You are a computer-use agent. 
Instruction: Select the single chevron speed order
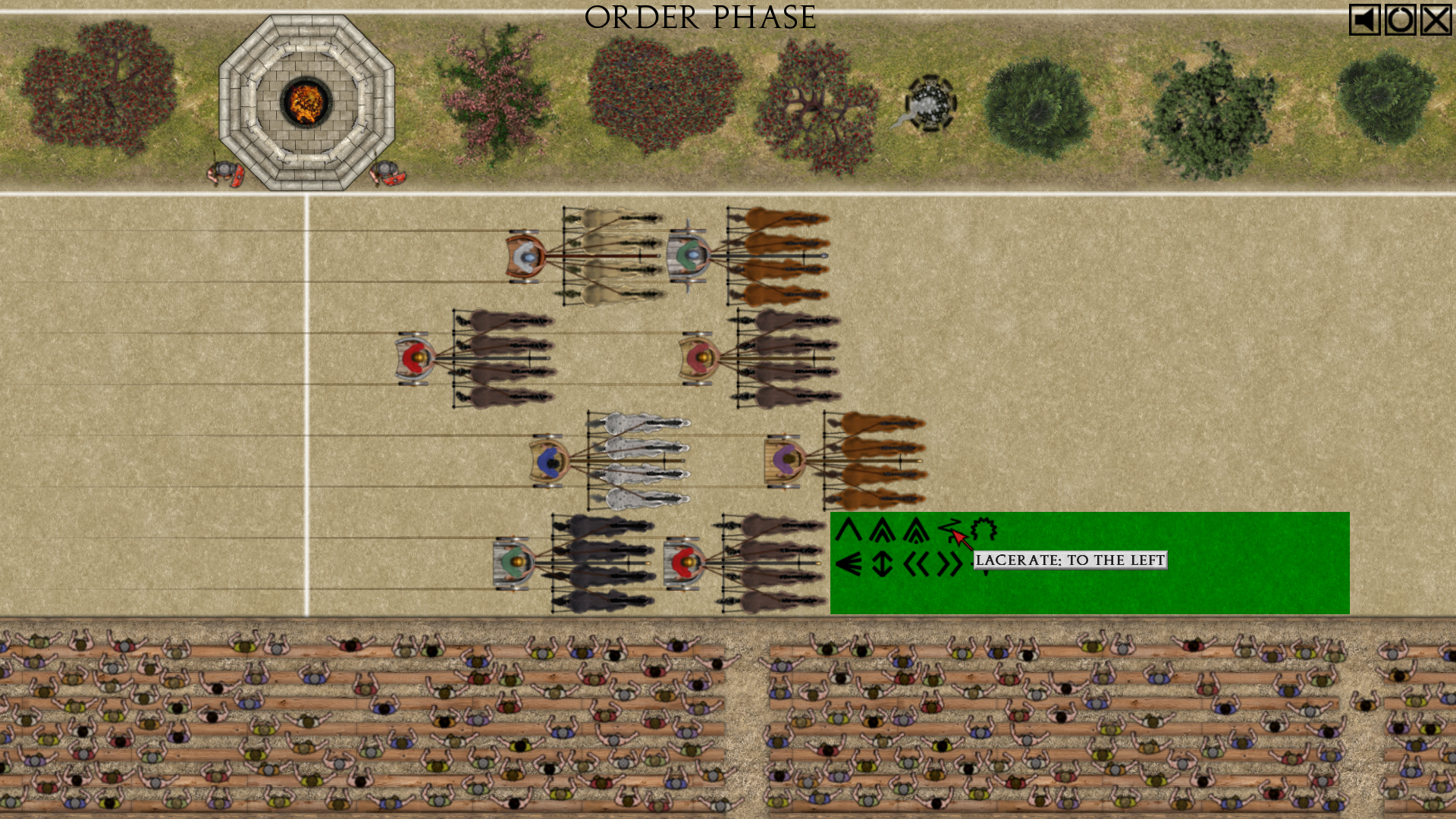849,530
